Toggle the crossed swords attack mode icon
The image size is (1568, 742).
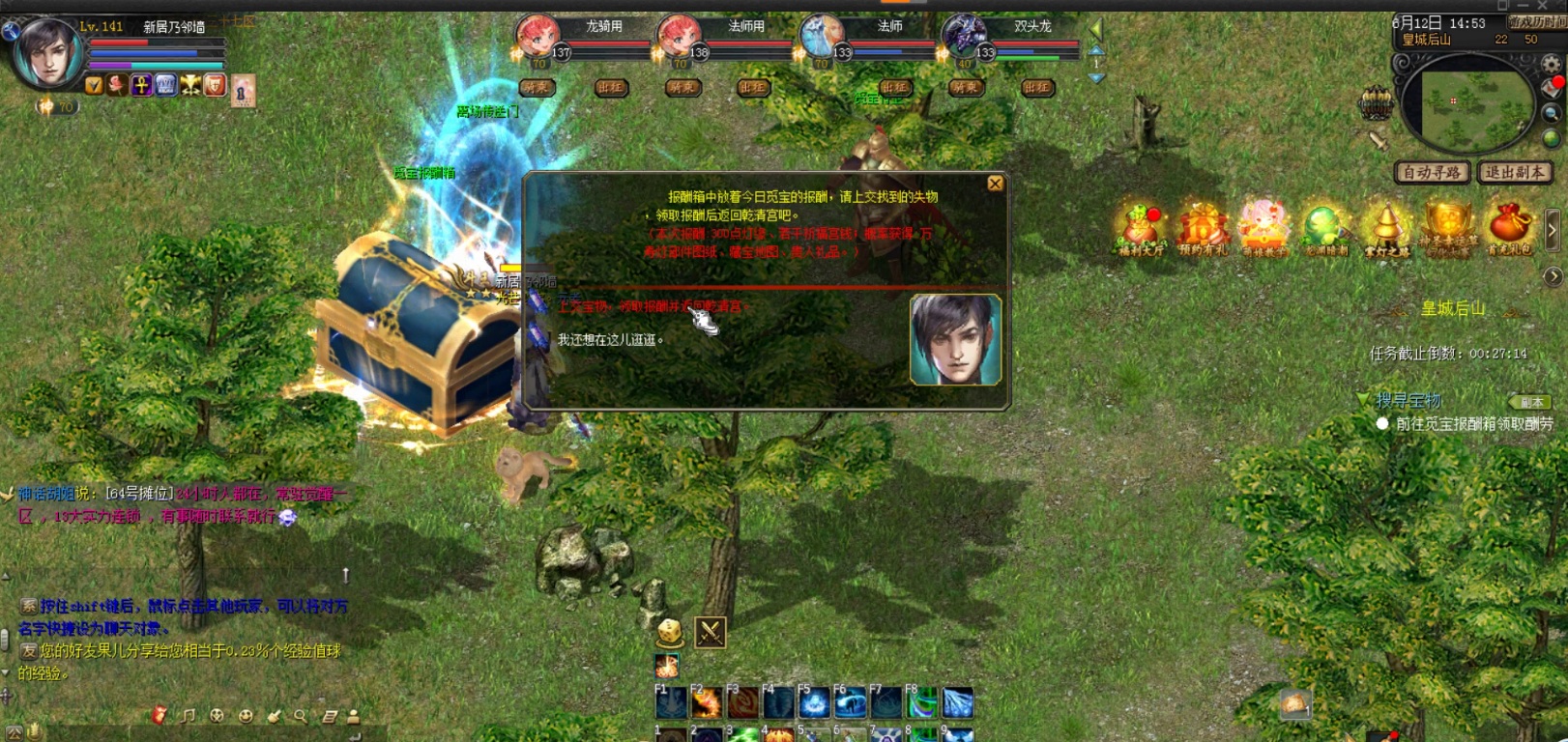(711, 633)
